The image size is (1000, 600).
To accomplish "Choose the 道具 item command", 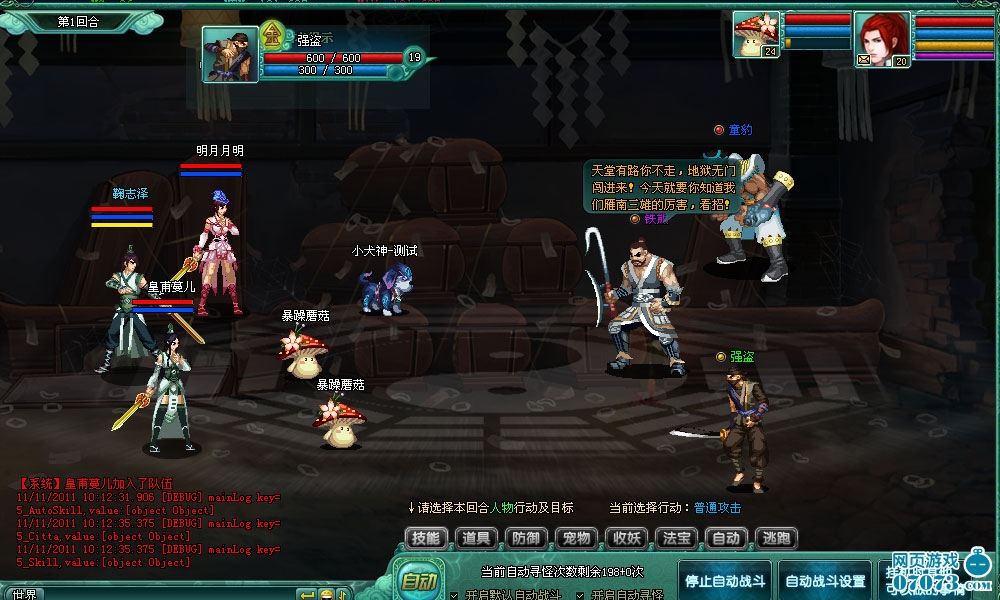I will click(475, 538).
